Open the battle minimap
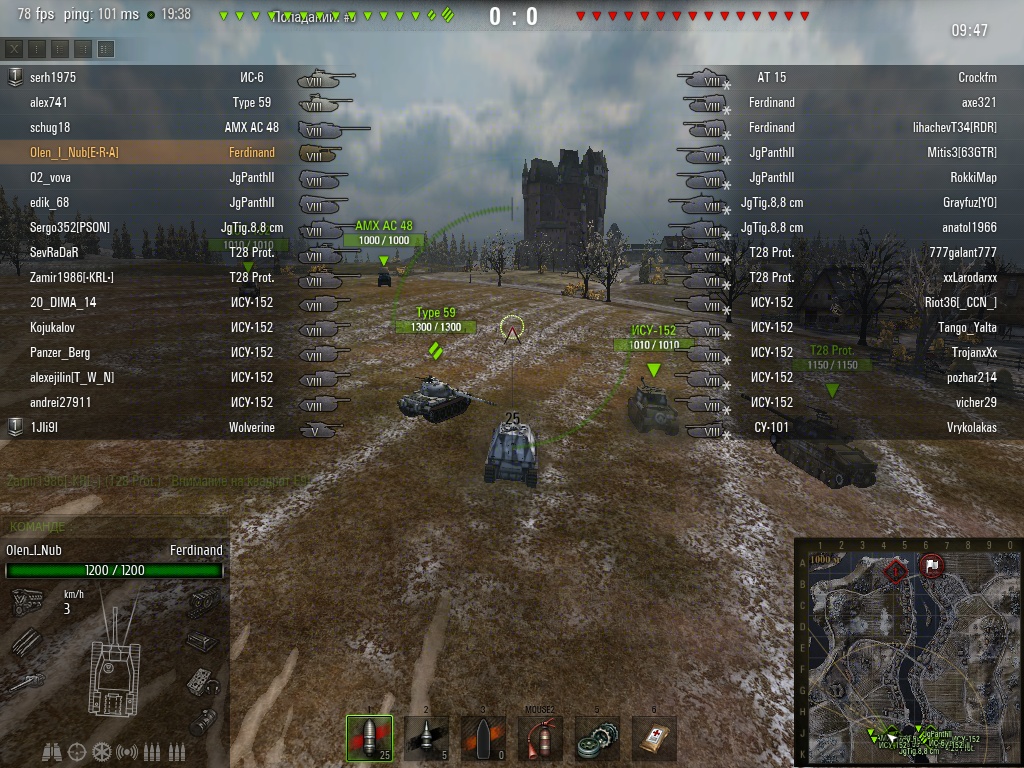This screenshot has height=768, width=1024. point(908,652)
